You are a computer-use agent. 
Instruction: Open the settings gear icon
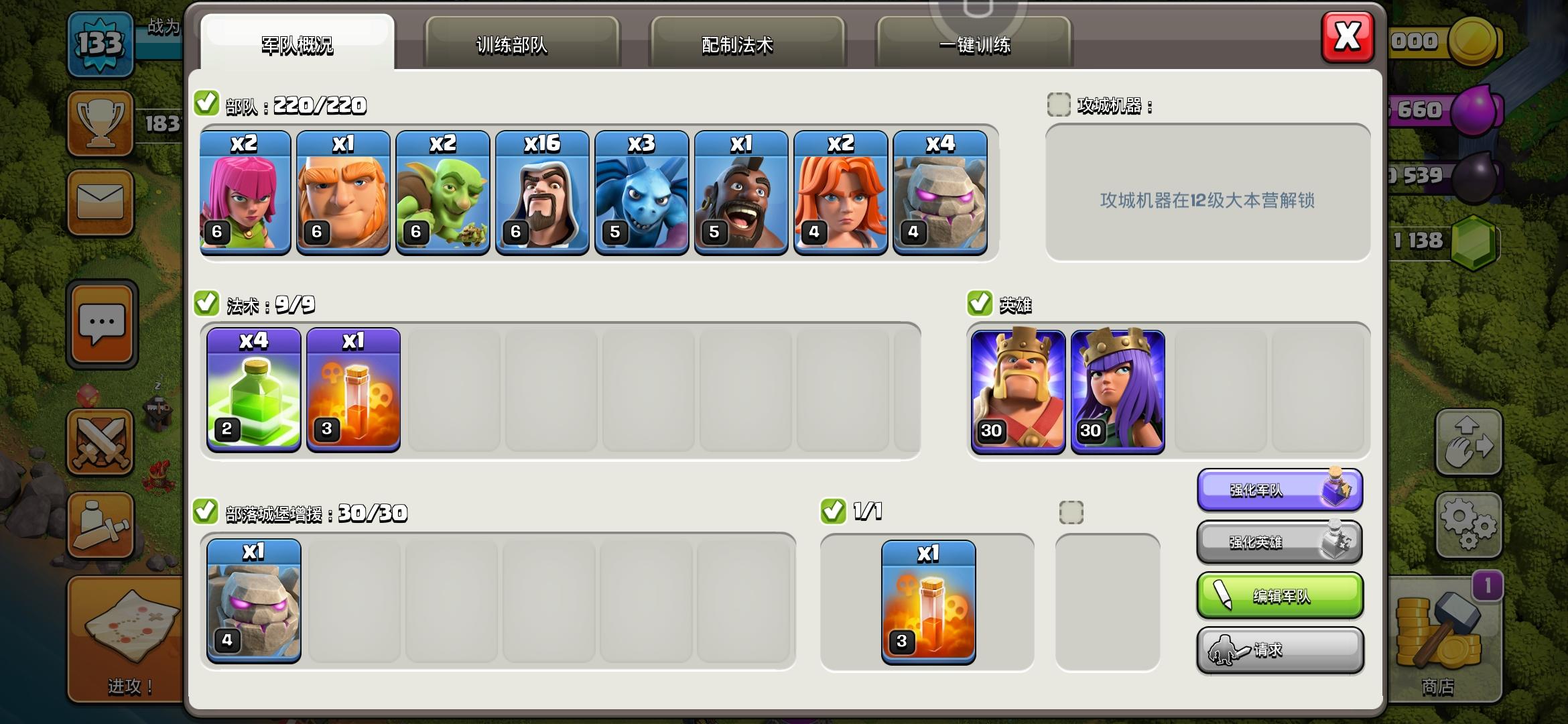pyautogui.click(x=1469, y=525)
